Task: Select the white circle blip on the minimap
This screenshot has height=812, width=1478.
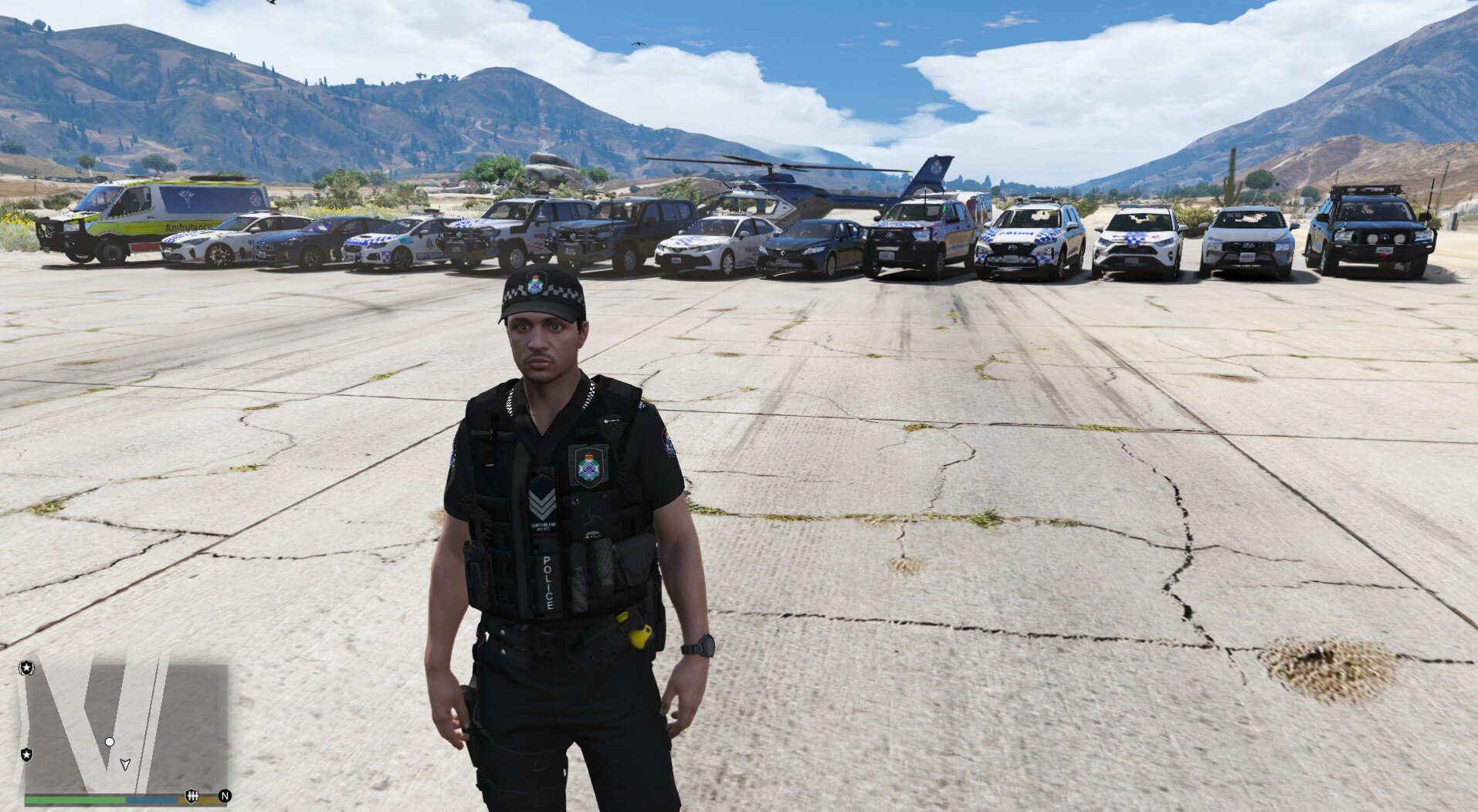Action: pos(110,742)
